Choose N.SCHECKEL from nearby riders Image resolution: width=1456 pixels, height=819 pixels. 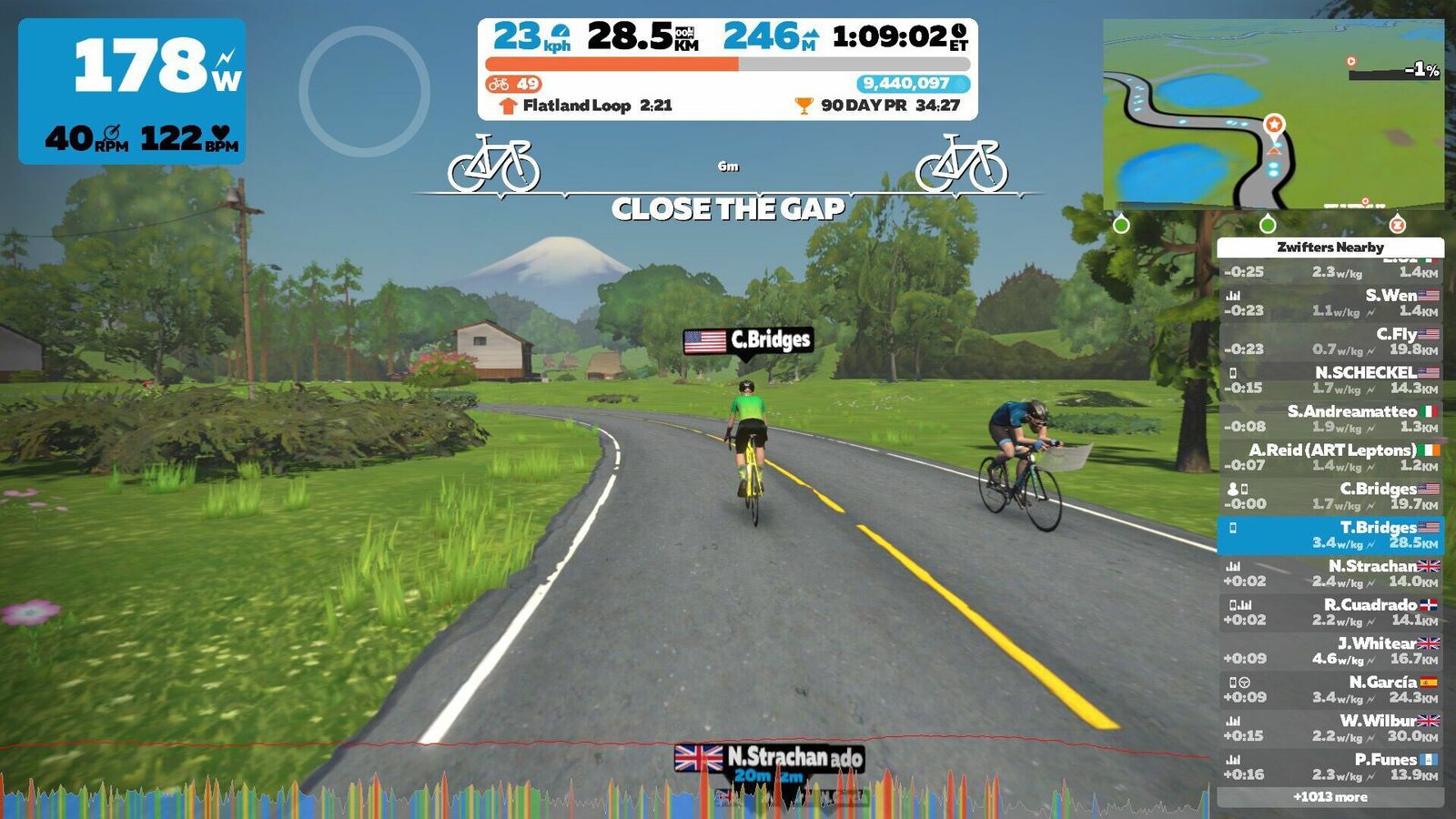pos(1330,380)
